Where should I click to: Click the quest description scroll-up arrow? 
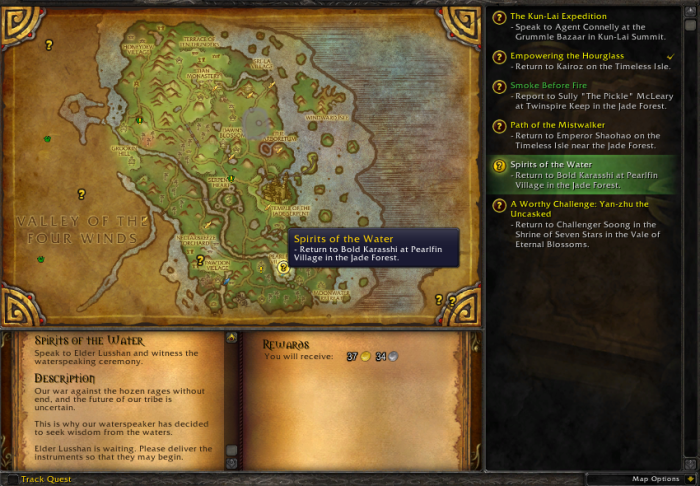coord(232,338)
